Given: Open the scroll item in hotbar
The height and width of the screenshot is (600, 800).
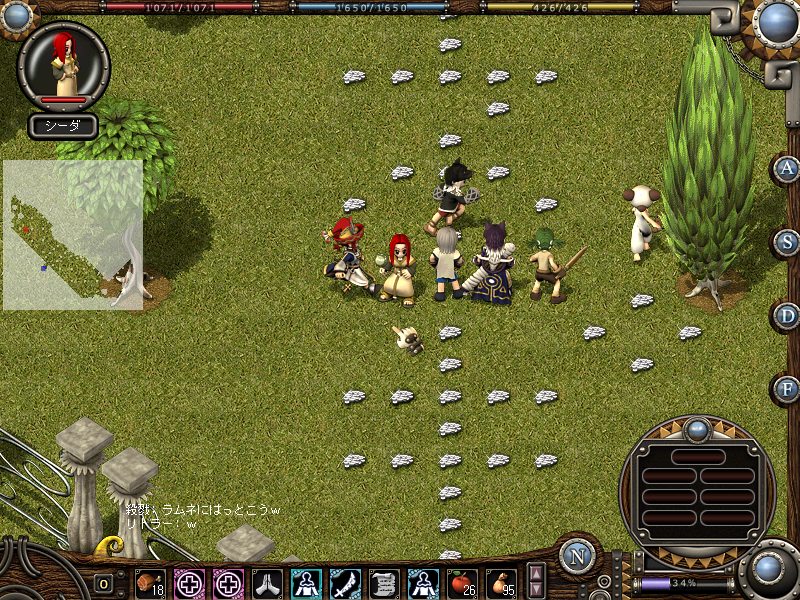Looking at the screenshot, I should coord(384,582).
